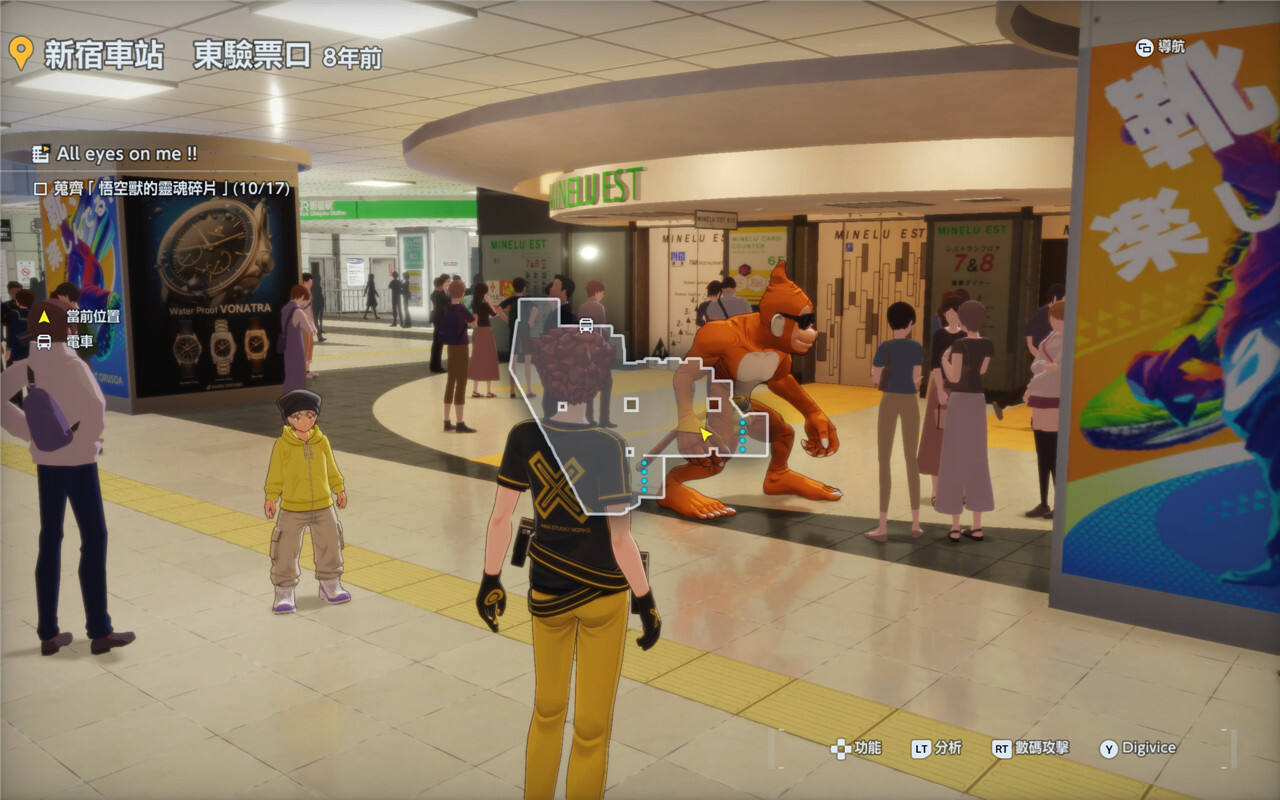This screenshot has height=800, width=1280.
Task: Click the 新宿車站 location pin icon
Action: (x=19, y=53)
